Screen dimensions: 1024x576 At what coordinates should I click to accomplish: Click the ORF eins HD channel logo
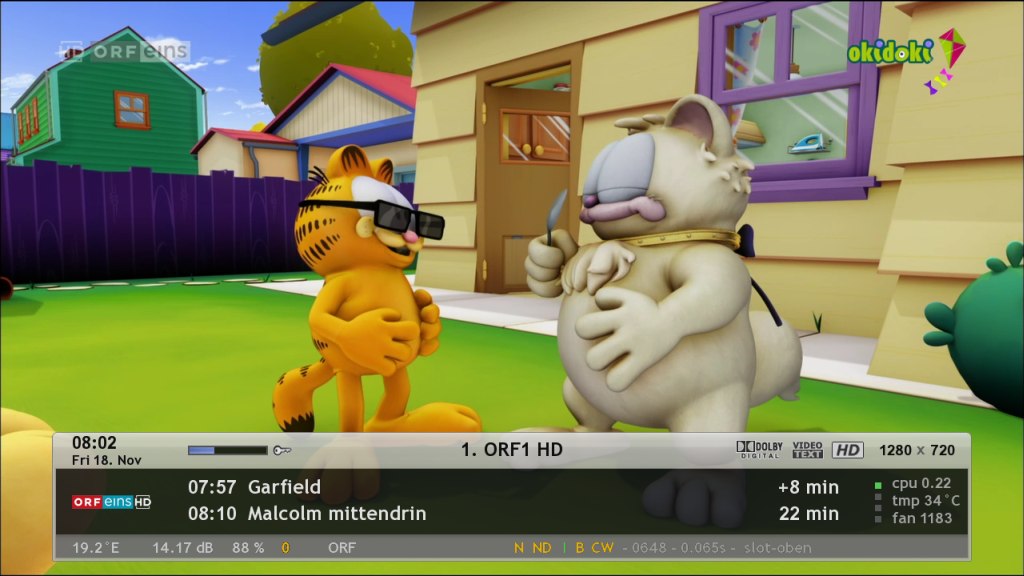[111, 501]
